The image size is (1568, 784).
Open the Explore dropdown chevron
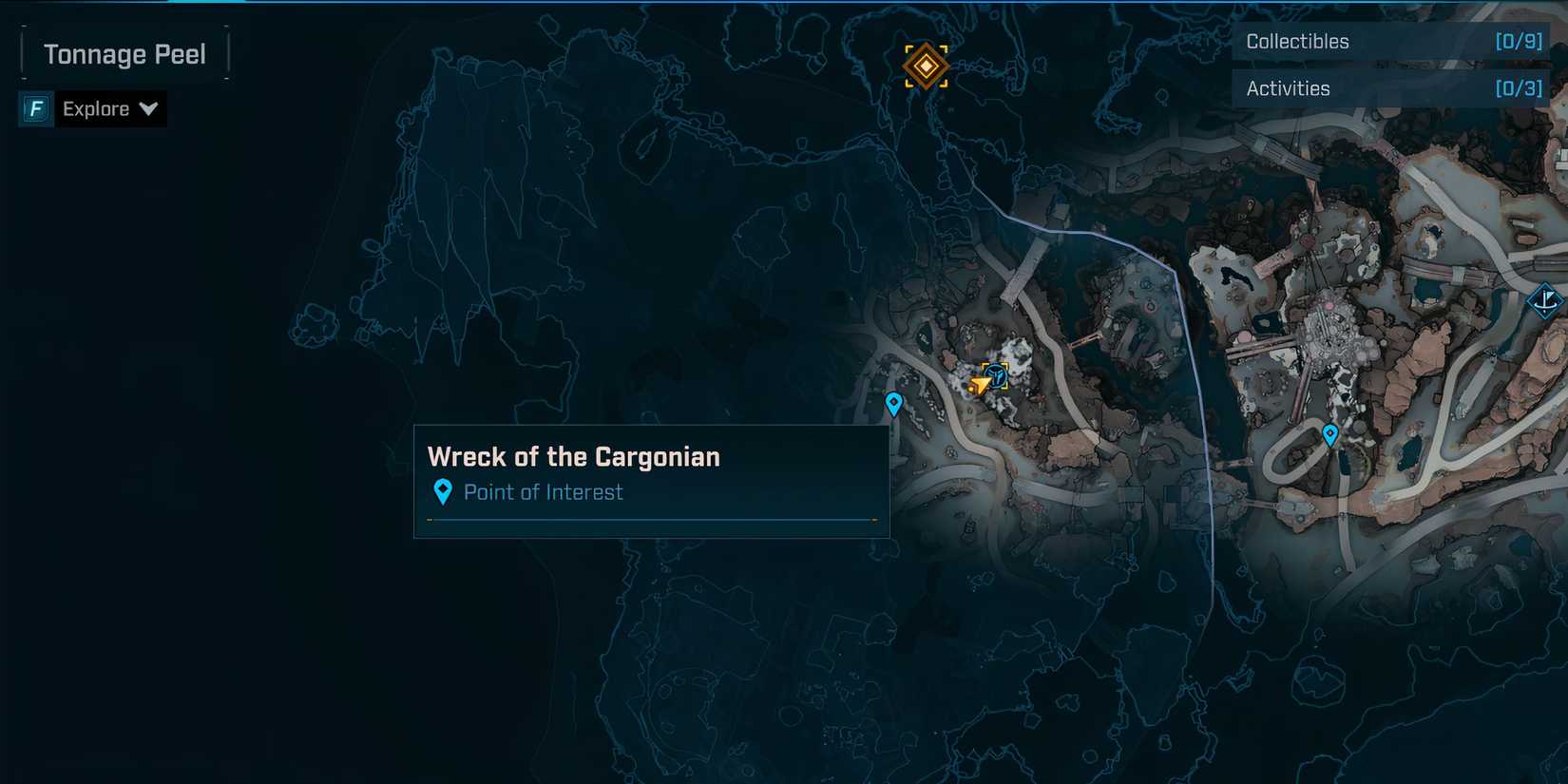coord(149,108)
